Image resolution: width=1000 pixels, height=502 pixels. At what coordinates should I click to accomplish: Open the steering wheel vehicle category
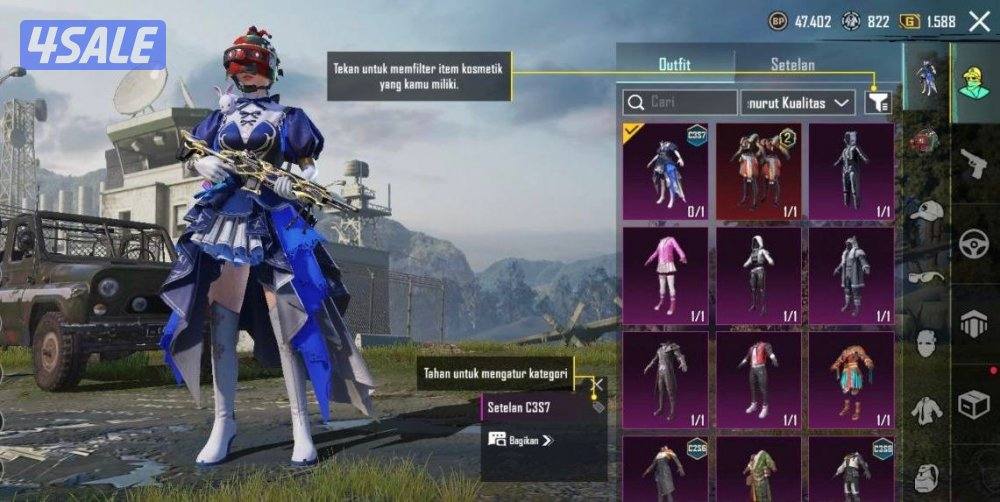tap(974, 243)
